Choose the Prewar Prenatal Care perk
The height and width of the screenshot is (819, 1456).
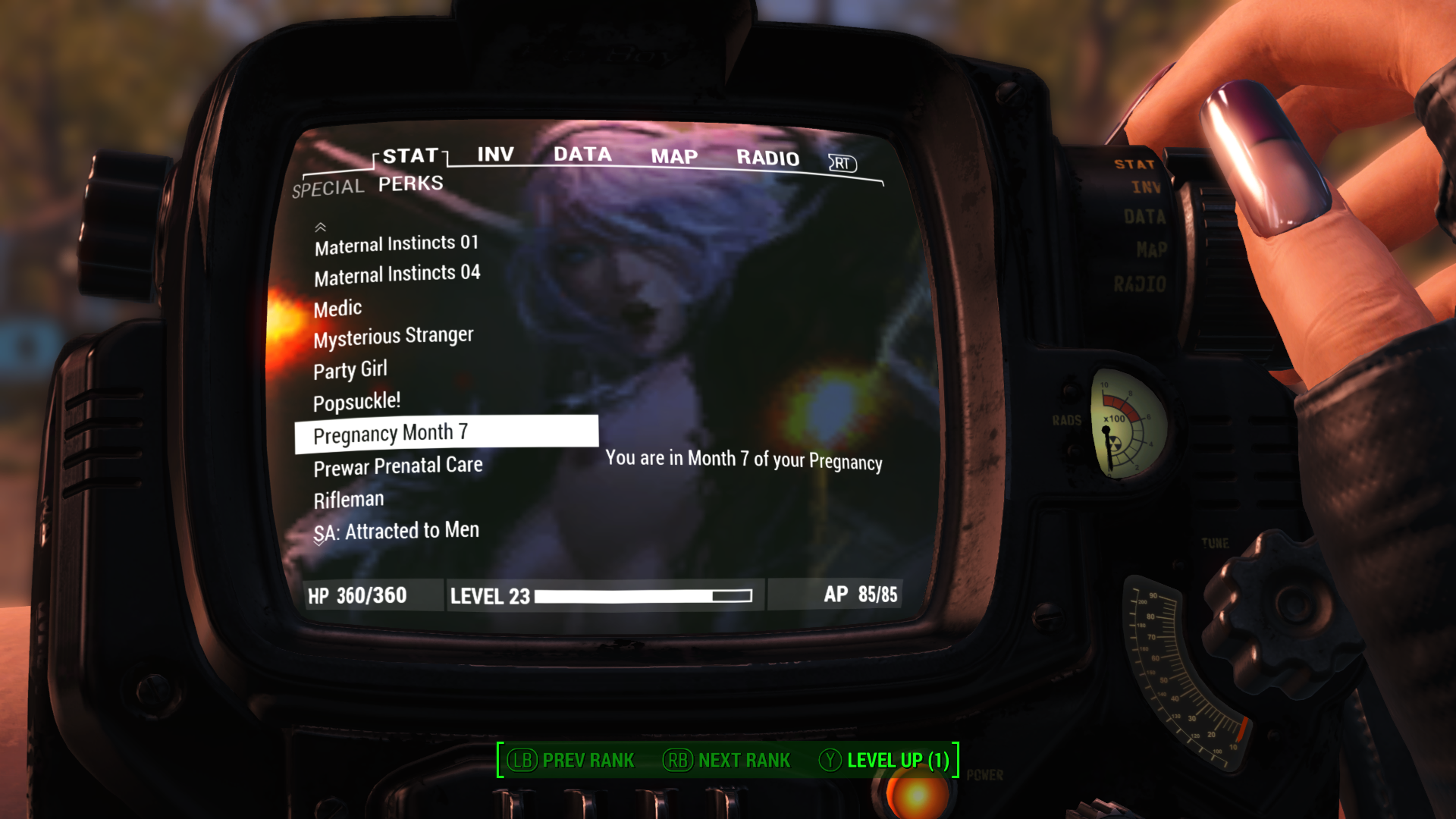[x=398, y=466]
